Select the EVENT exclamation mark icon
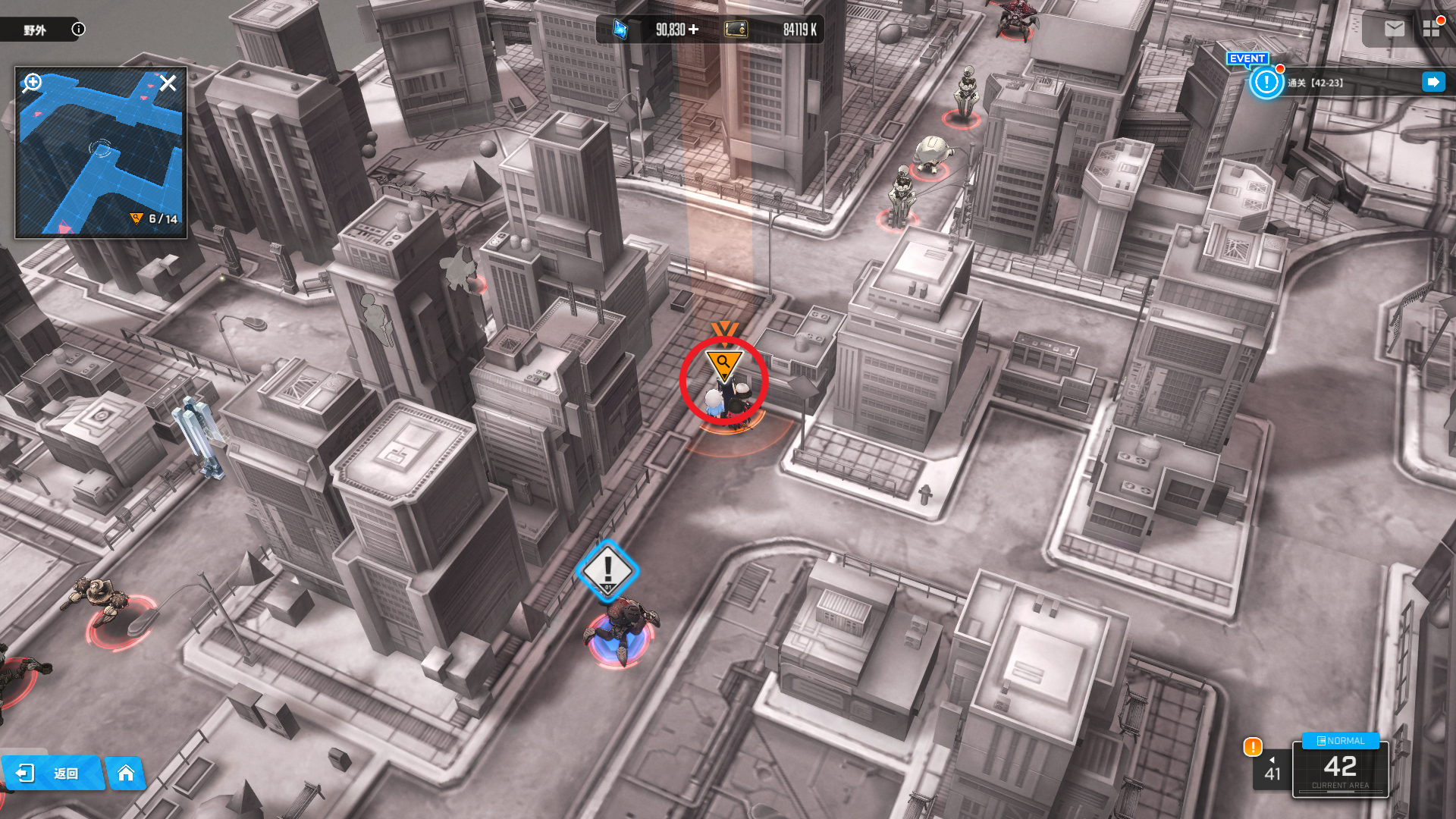 coord(1266,82)
